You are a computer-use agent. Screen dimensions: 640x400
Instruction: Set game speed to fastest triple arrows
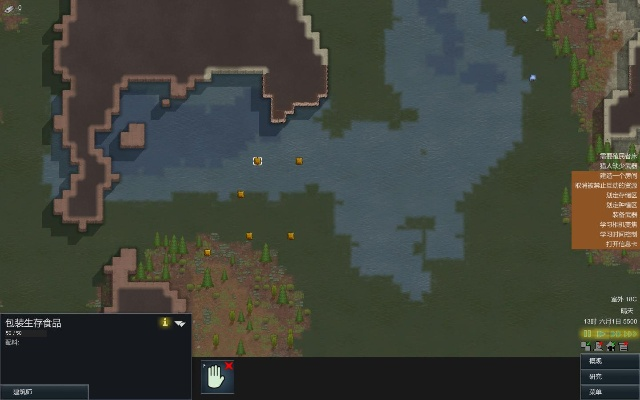[x=628, y=333]
